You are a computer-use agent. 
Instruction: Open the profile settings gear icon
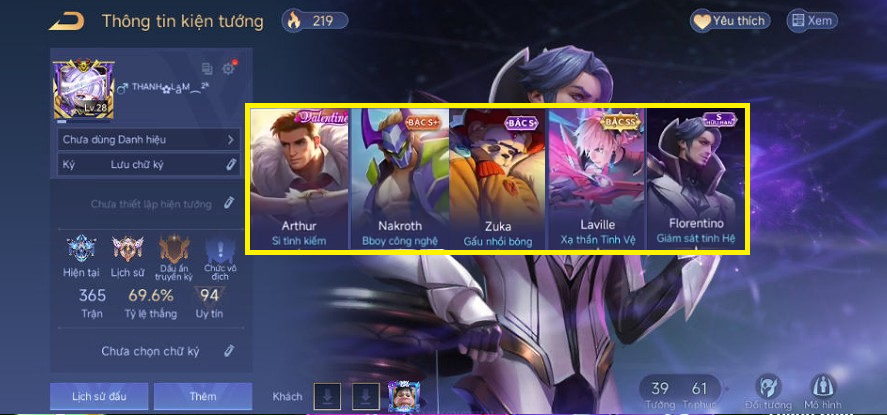click(229, 68)
